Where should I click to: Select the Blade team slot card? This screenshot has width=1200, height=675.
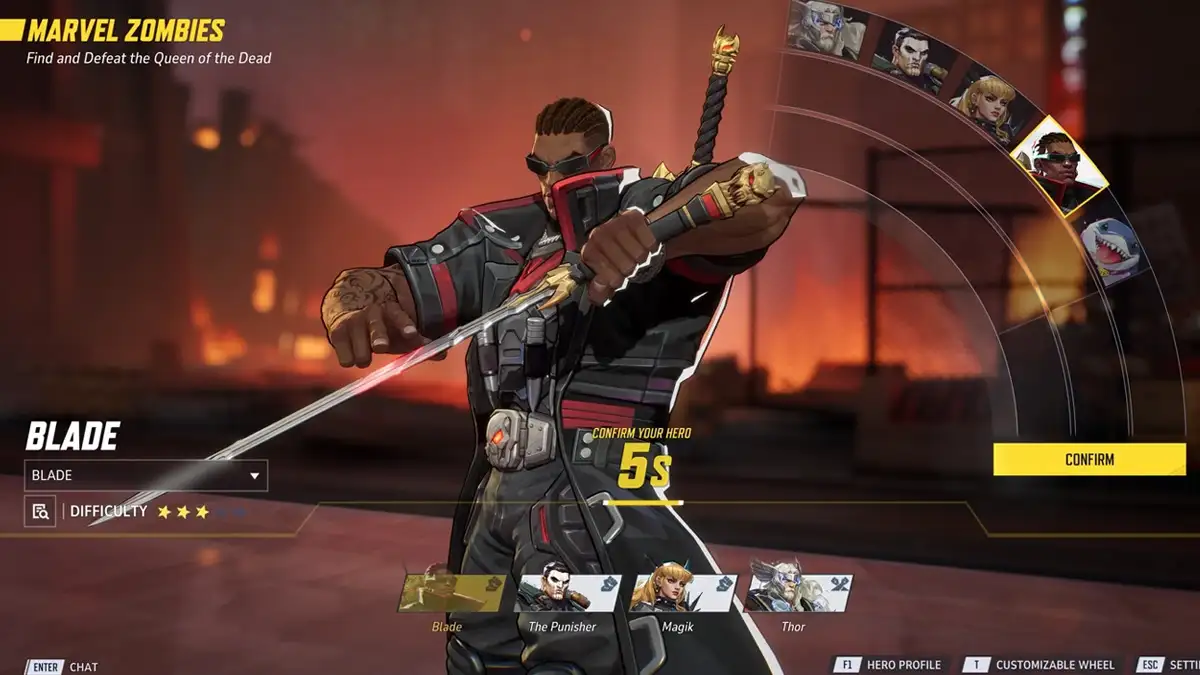click(x=452, y=593)
